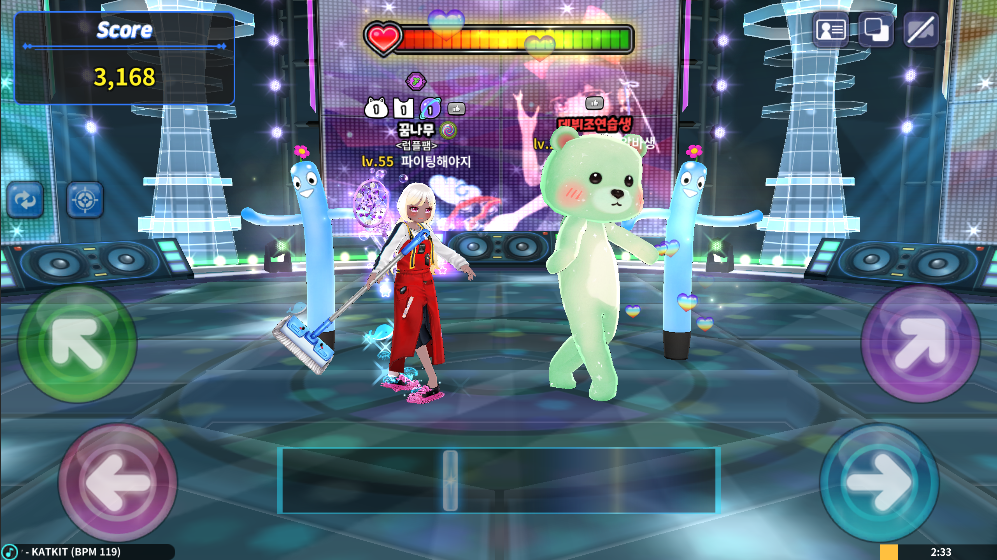The image size is (997, 560).
Task: Activate the blue crosshair target button
Action: 85,200
